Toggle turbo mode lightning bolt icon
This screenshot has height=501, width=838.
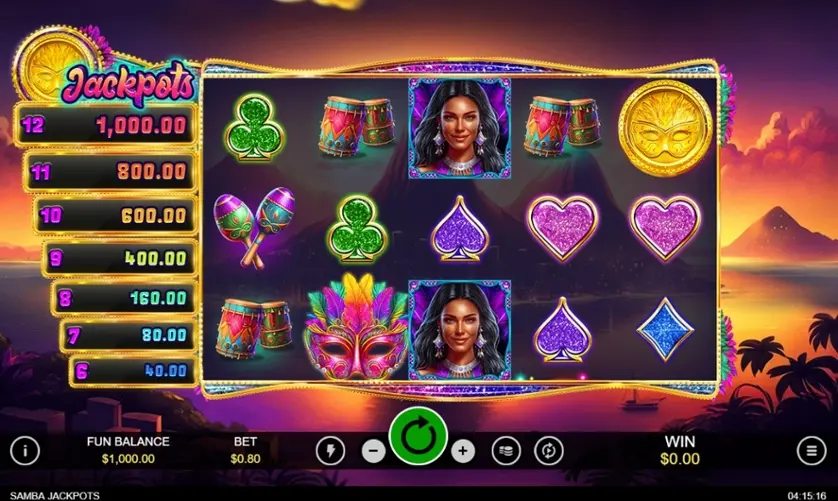point(330,450)
